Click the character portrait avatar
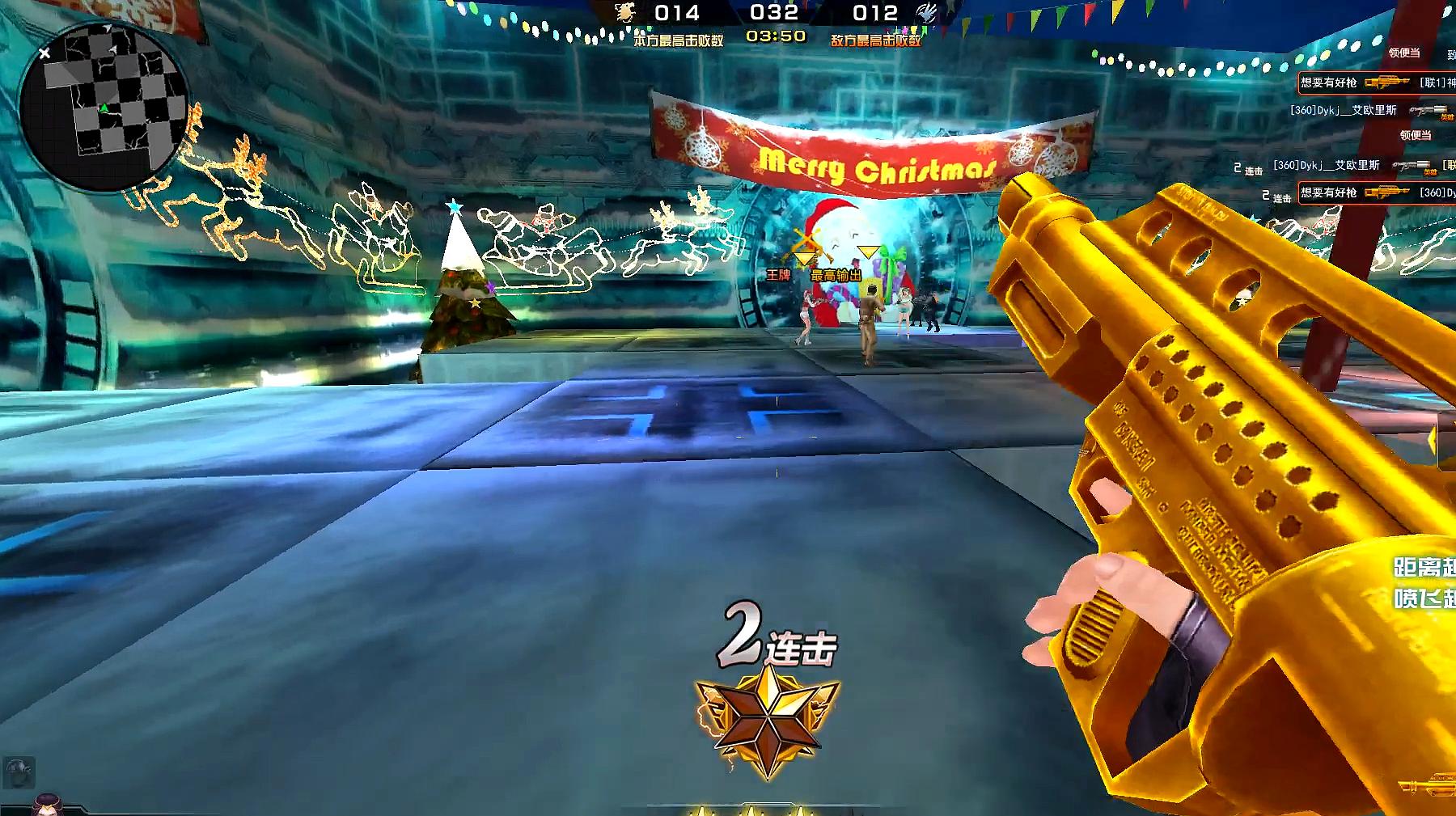 point(47,804)
